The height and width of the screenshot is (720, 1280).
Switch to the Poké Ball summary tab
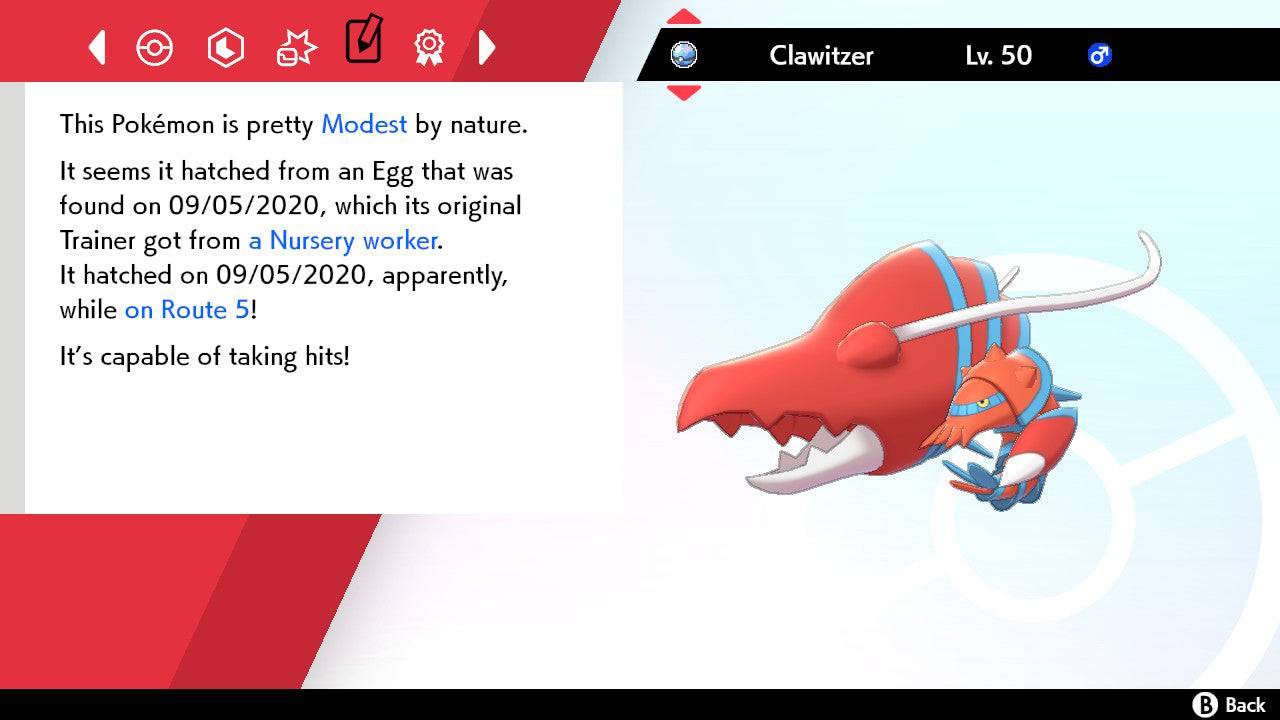click(154, 47)
